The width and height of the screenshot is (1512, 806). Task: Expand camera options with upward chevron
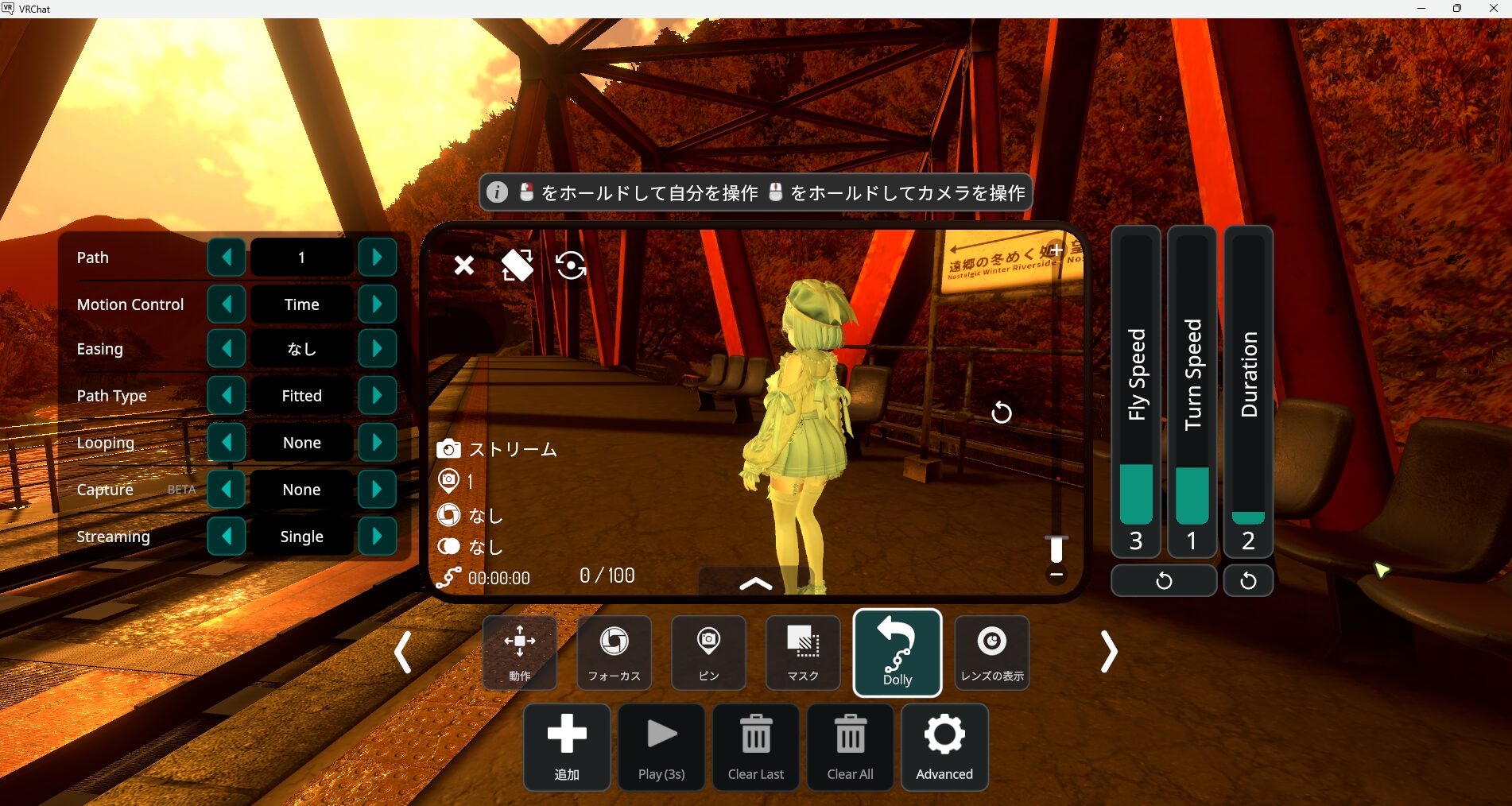(754, 583)
